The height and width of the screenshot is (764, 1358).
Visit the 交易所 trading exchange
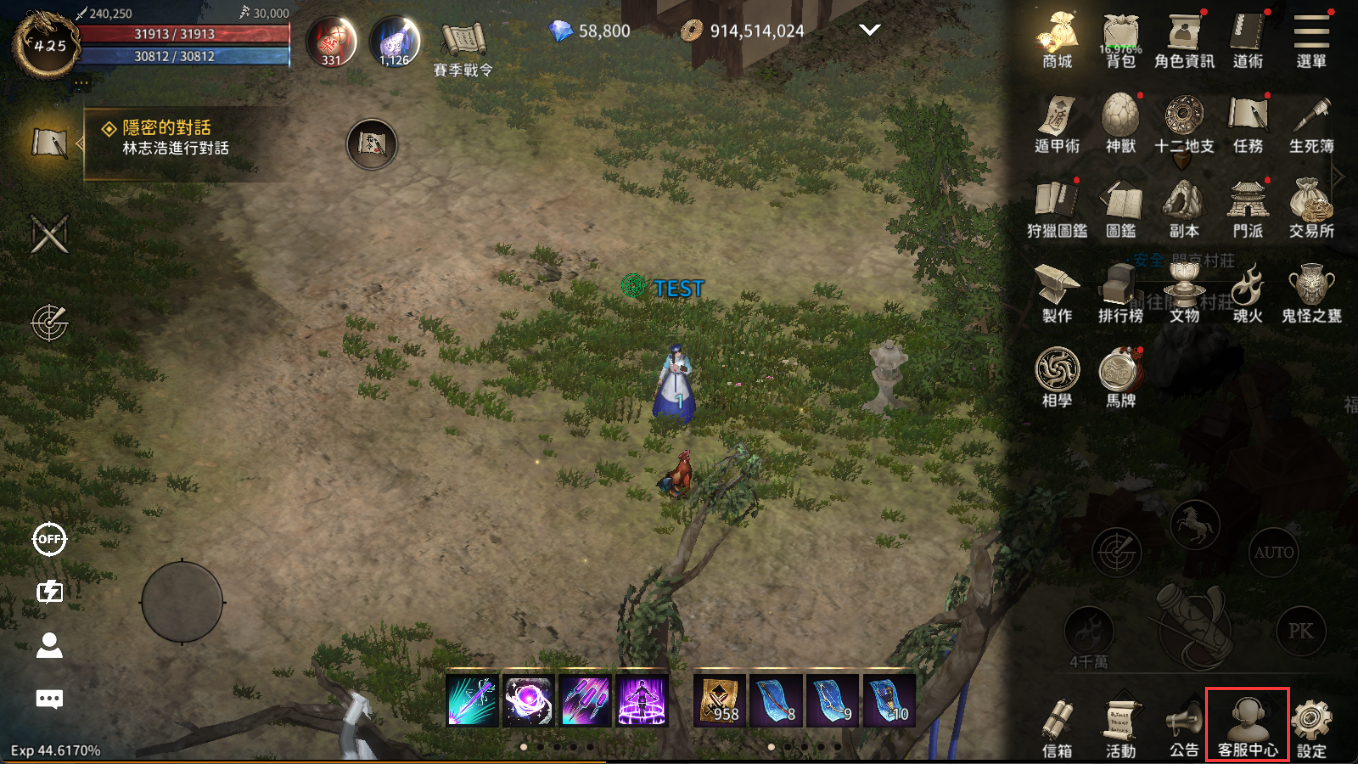[x=1311, y=207]
